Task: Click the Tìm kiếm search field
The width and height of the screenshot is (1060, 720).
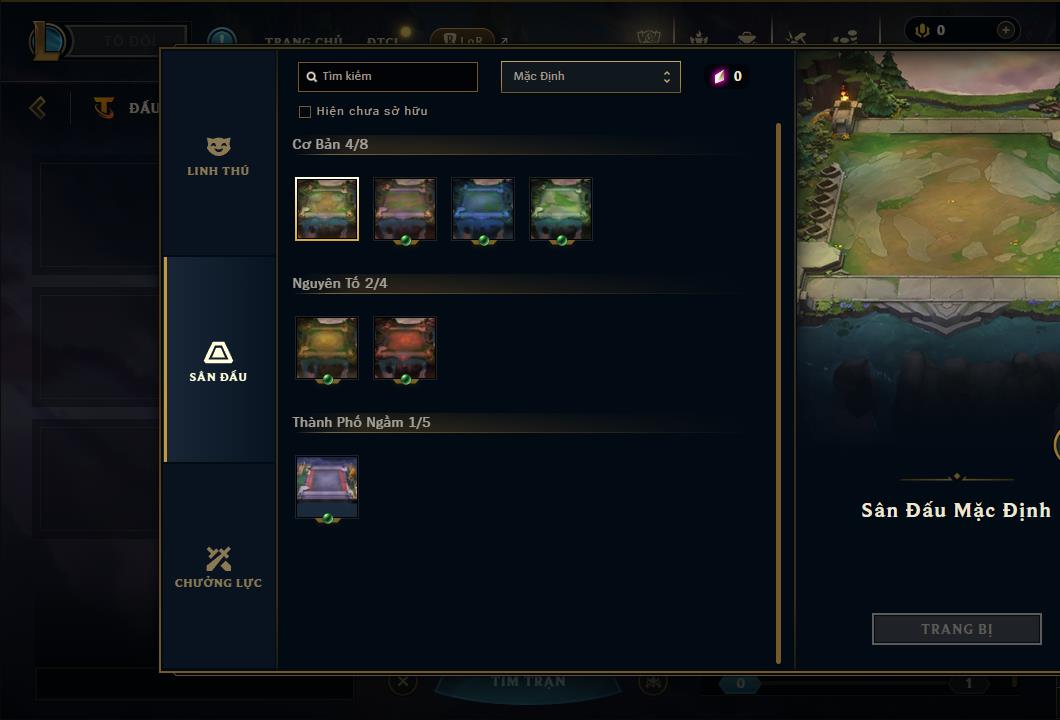Action: coord(388,76)
